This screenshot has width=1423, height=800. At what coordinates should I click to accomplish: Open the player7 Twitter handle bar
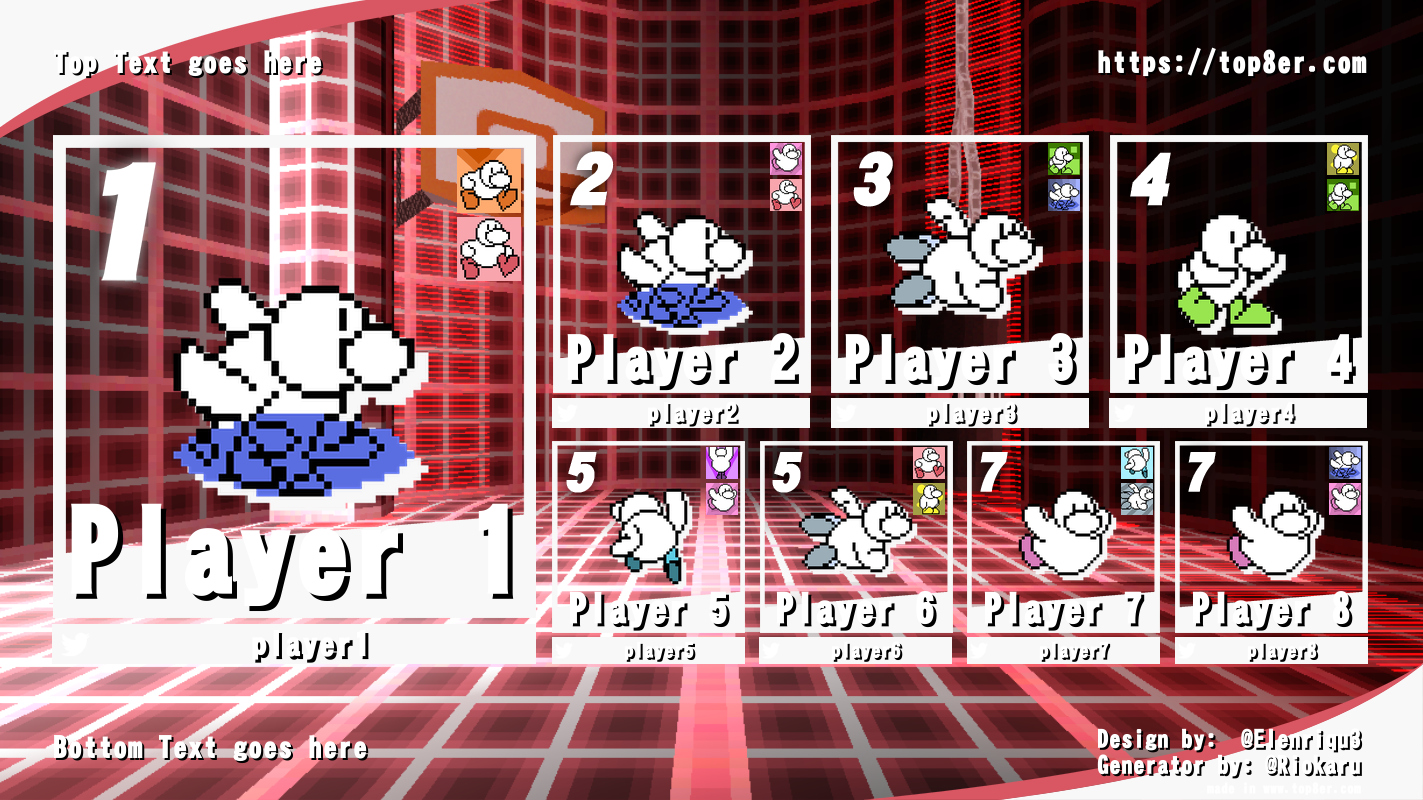pos(1063,652)
